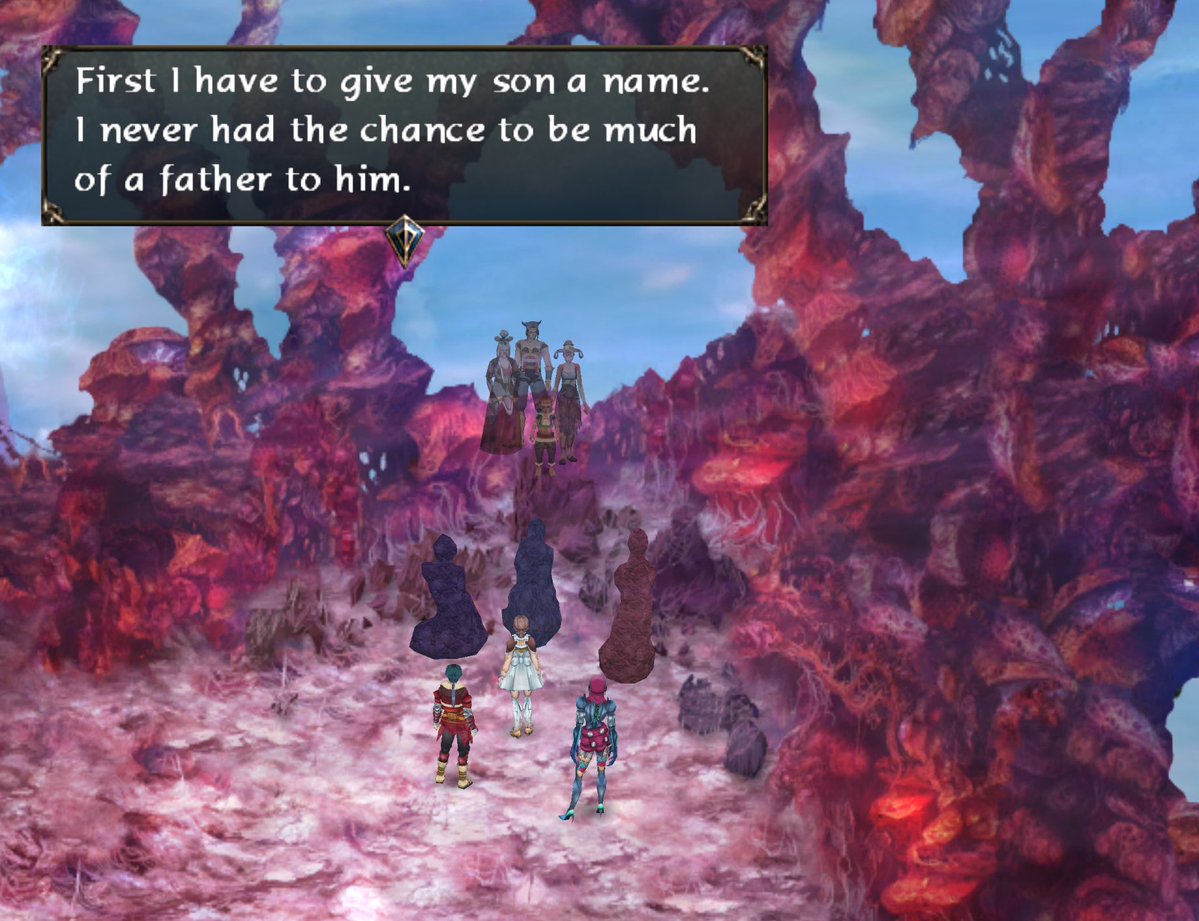The image size is (1199, 921).
Task: Advance dialogue with the diamond continue arrow
Action: [405, 241]
